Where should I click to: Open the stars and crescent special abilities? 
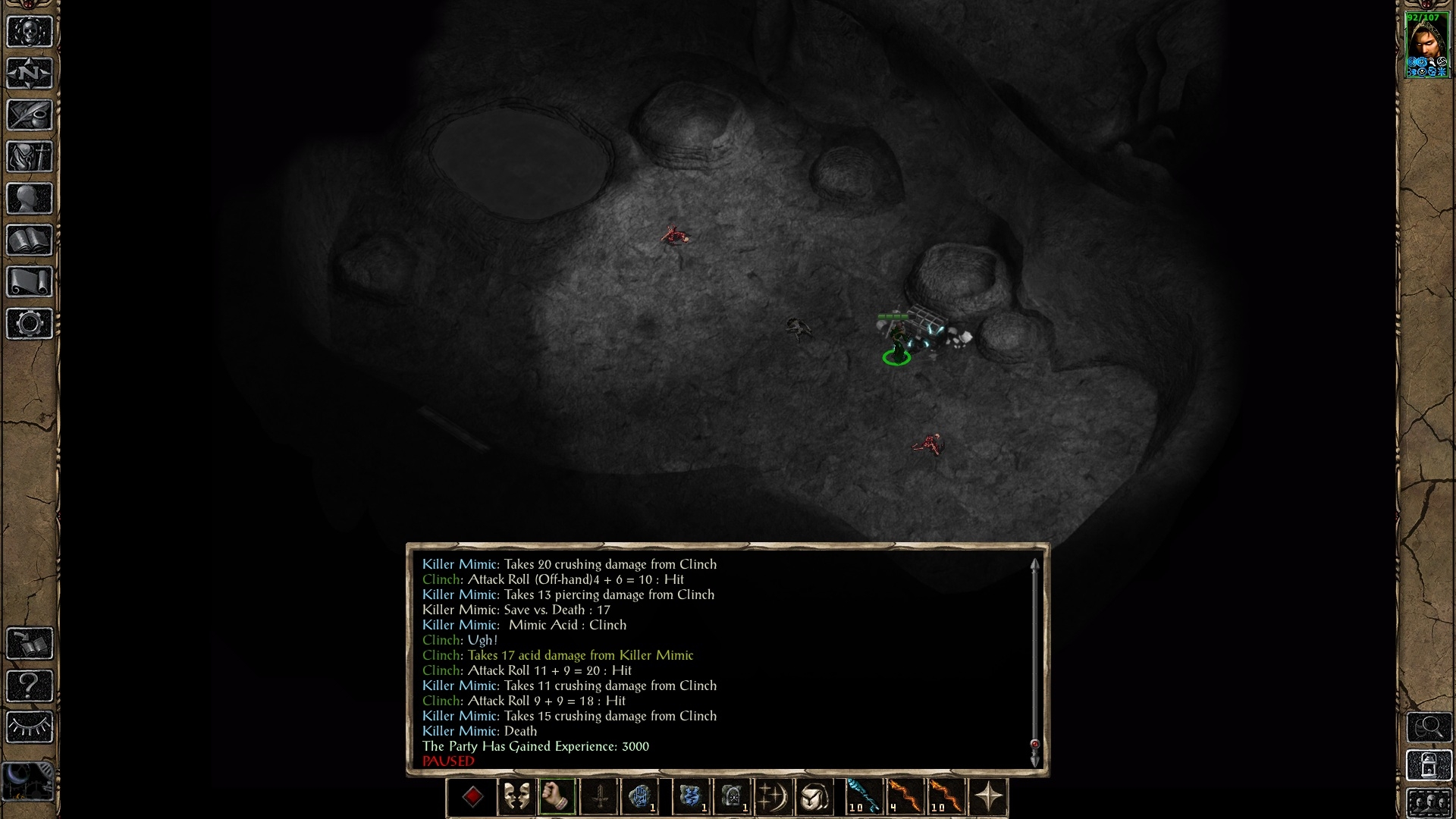(773, 797)
